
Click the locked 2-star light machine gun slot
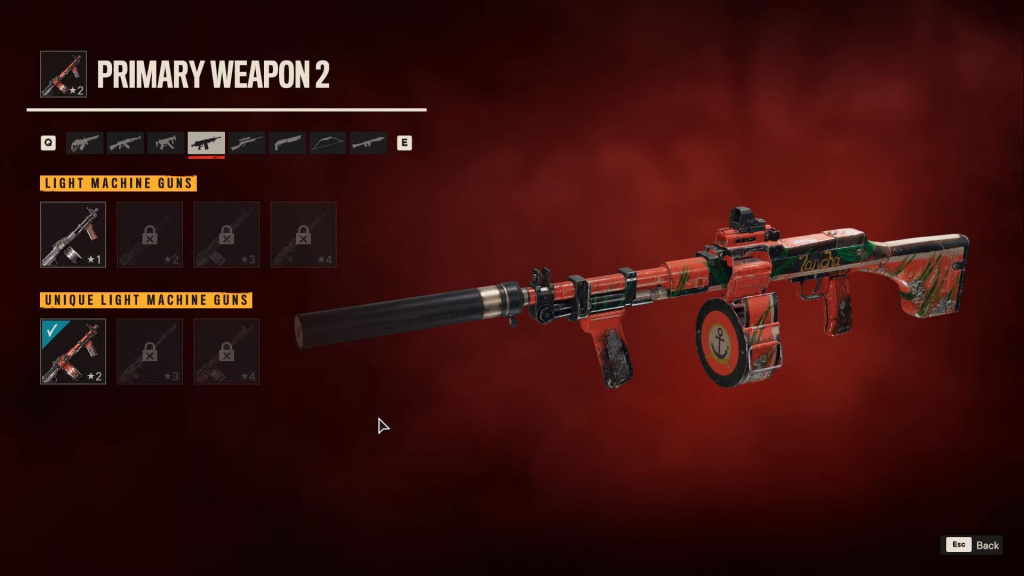(x=150, y=235)
